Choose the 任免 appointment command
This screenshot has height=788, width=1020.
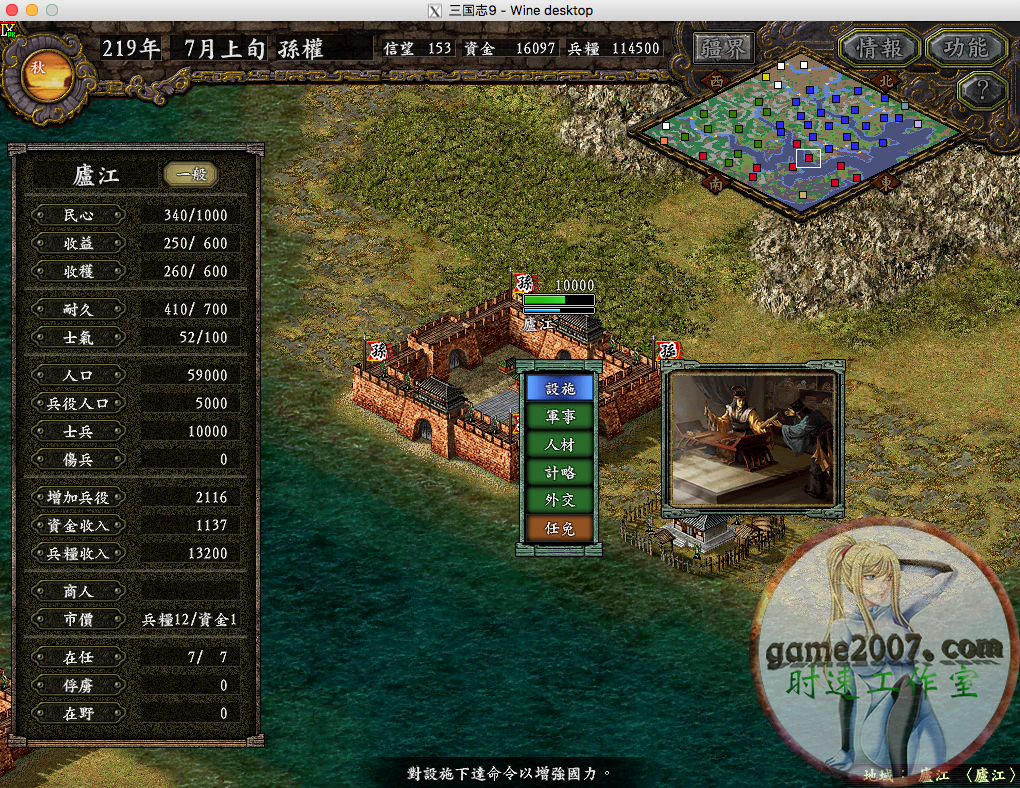coord(560,528)
